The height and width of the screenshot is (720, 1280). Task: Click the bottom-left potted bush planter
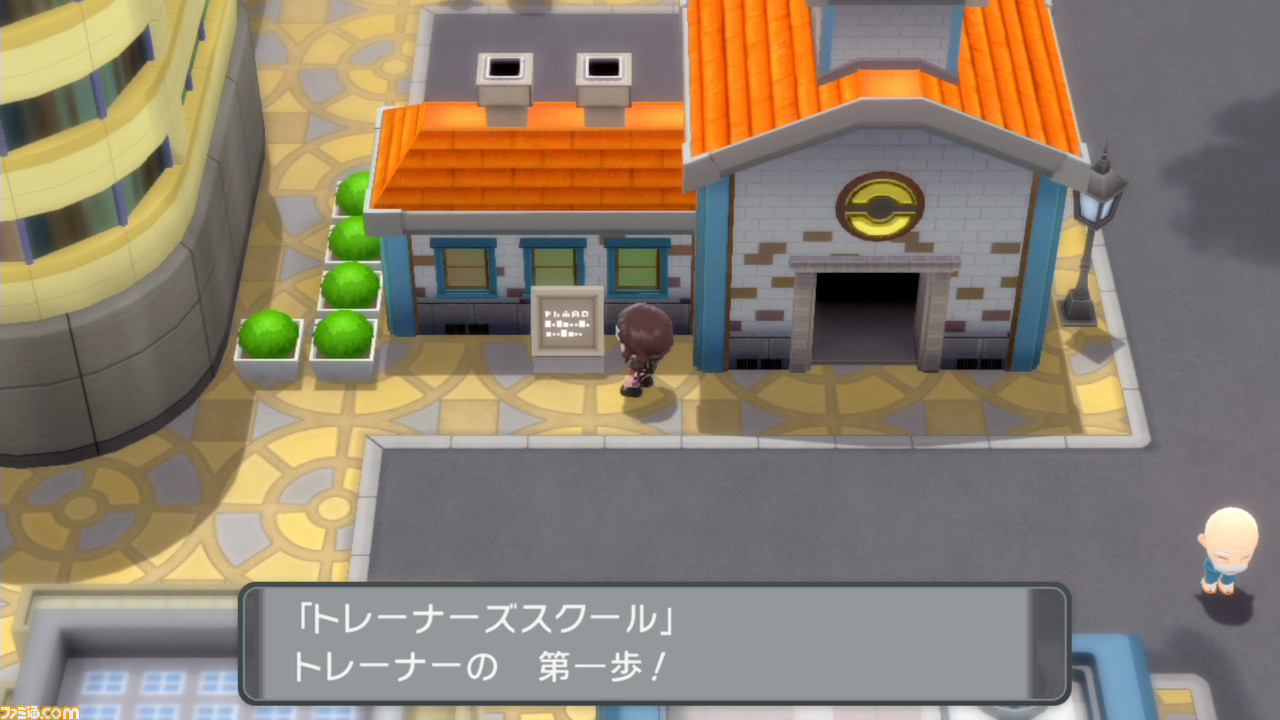[270, 335]
